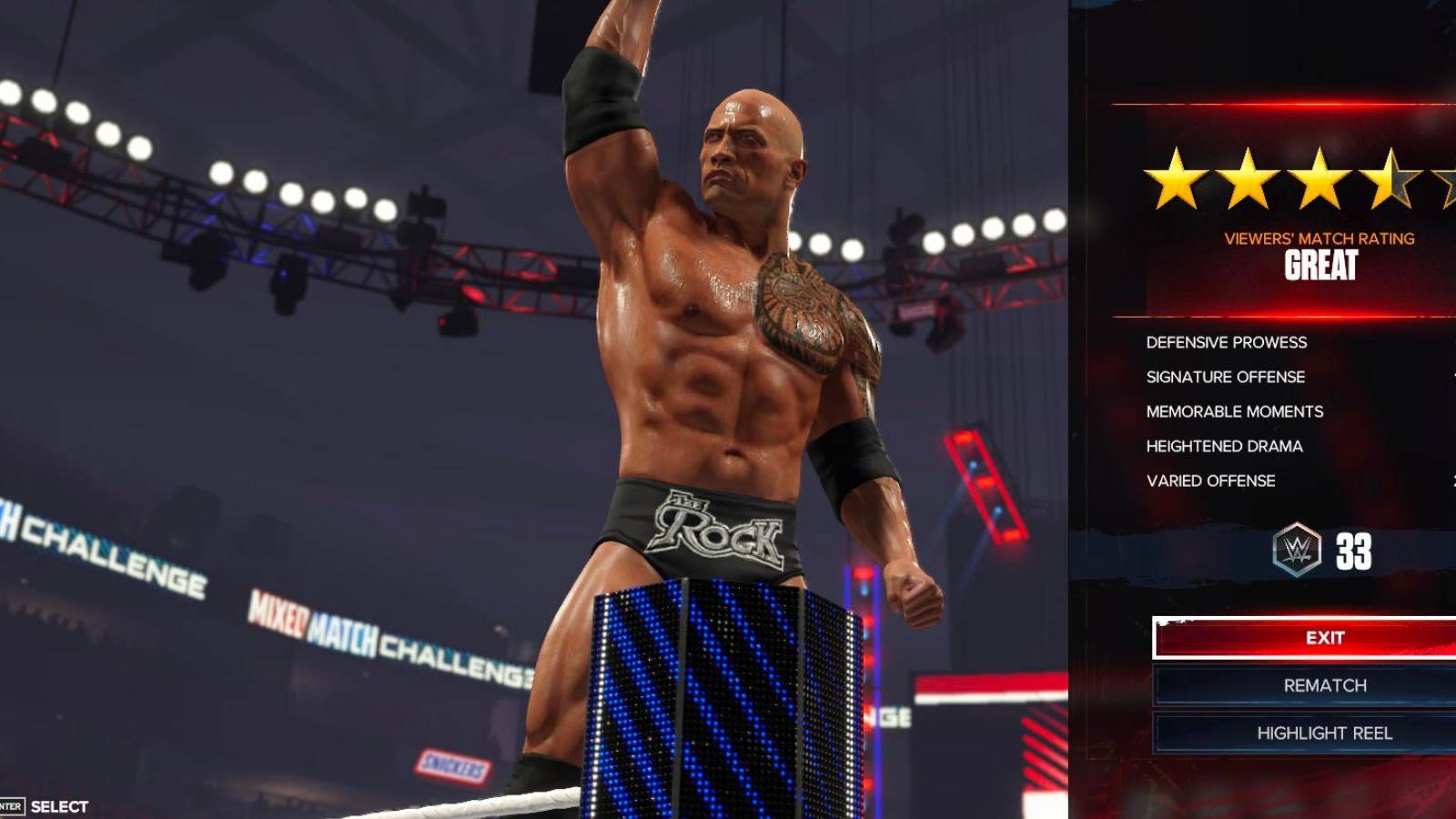Viewport: 1456px width, 819px height.
Task: Select the Memorable Moments entry
Action: (1234, 411)
